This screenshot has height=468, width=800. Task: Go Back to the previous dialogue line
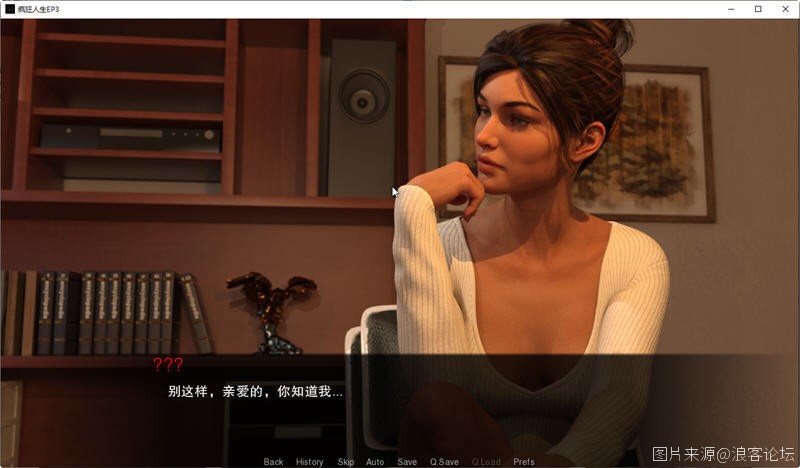[x=273, y=462]
